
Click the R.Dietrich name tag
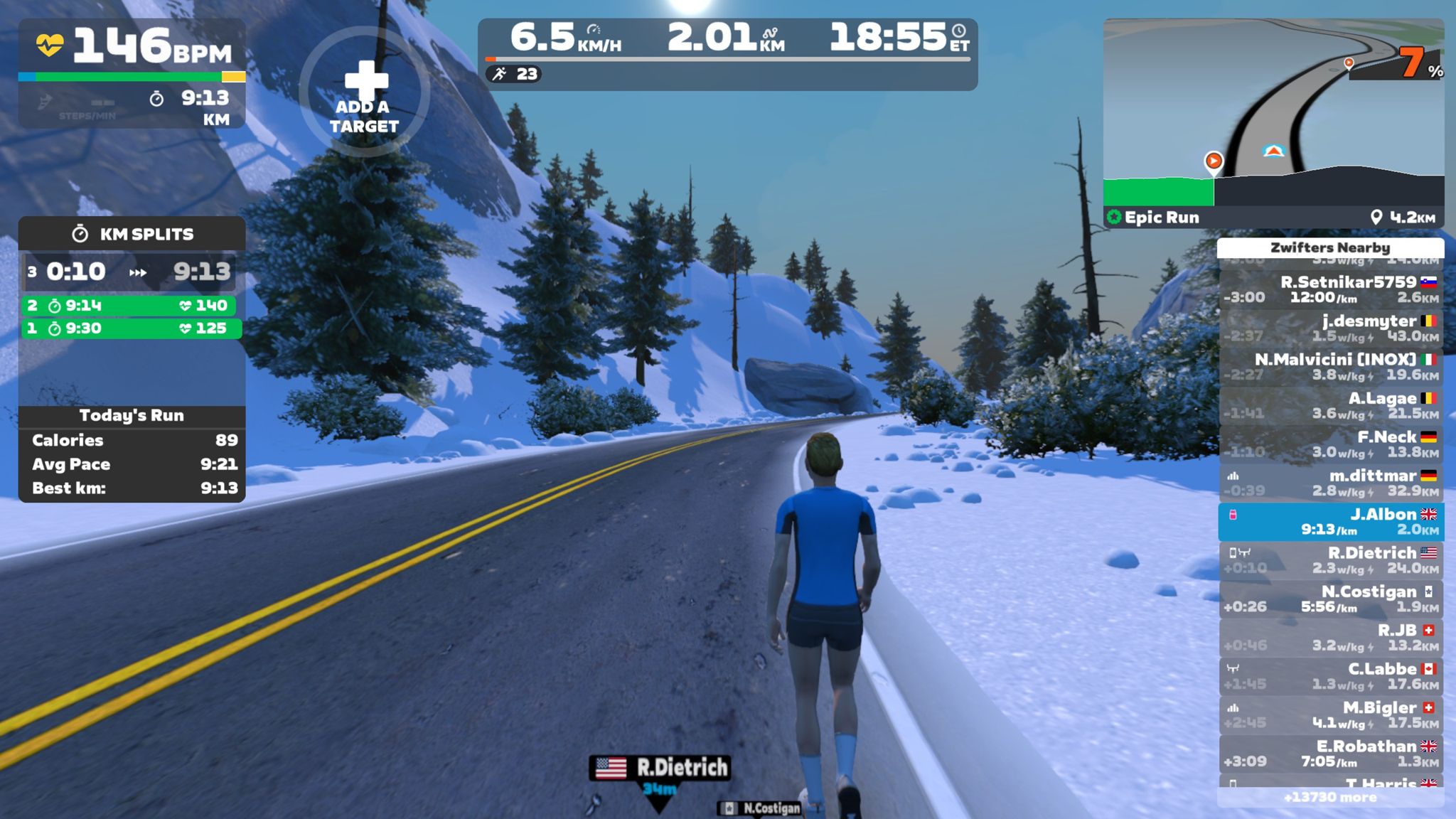coord(660,768)
